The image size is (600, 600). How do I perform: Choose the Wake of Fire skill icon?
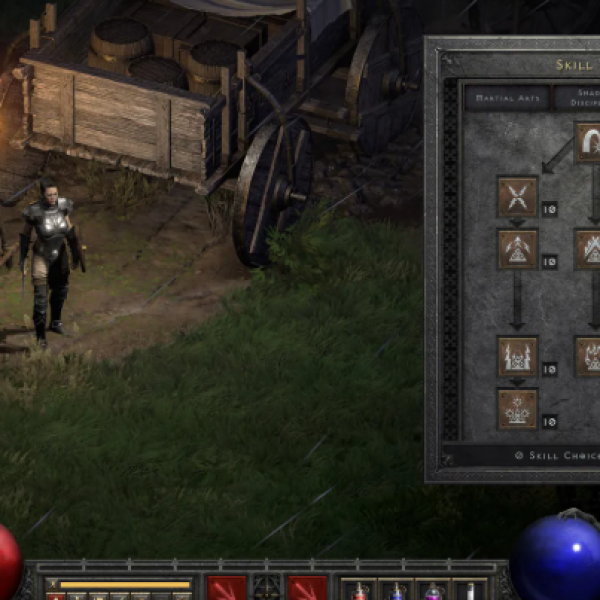[589, 249]
